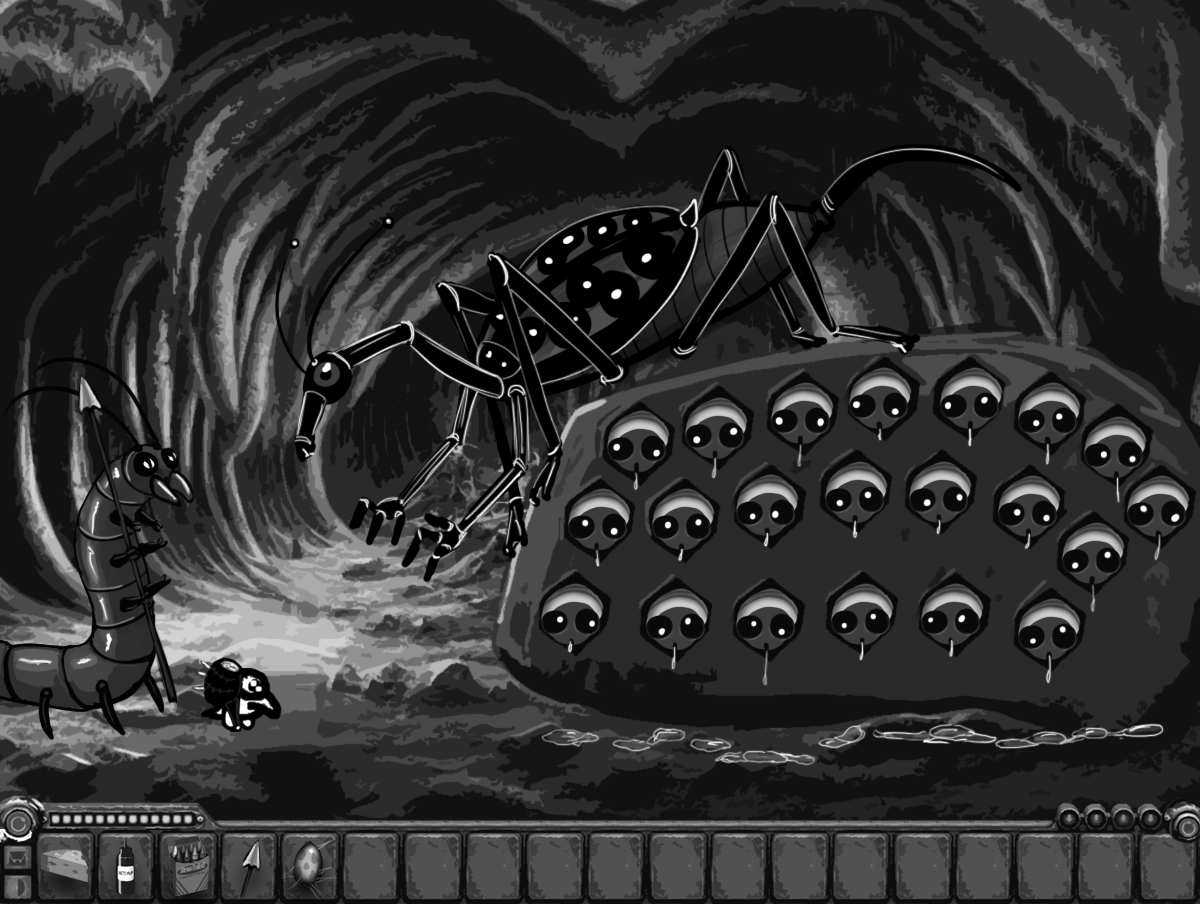Click the large round knob in the right corner
The image size is (1200, 904).
pos(1186,824)
